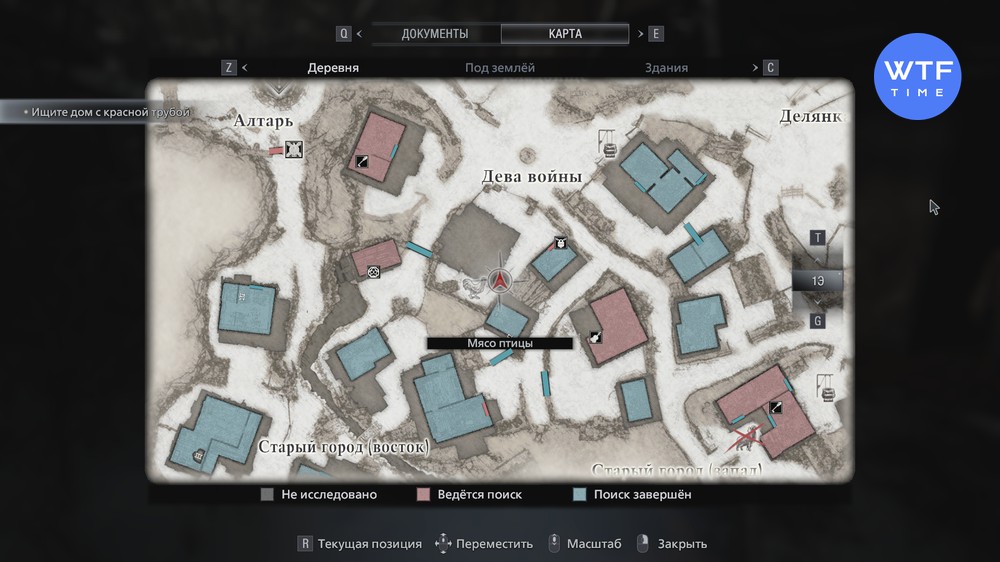Open the Здания map view
Image resolution: width=1000 pixels, height=562 pixels.
click(666, 68)
